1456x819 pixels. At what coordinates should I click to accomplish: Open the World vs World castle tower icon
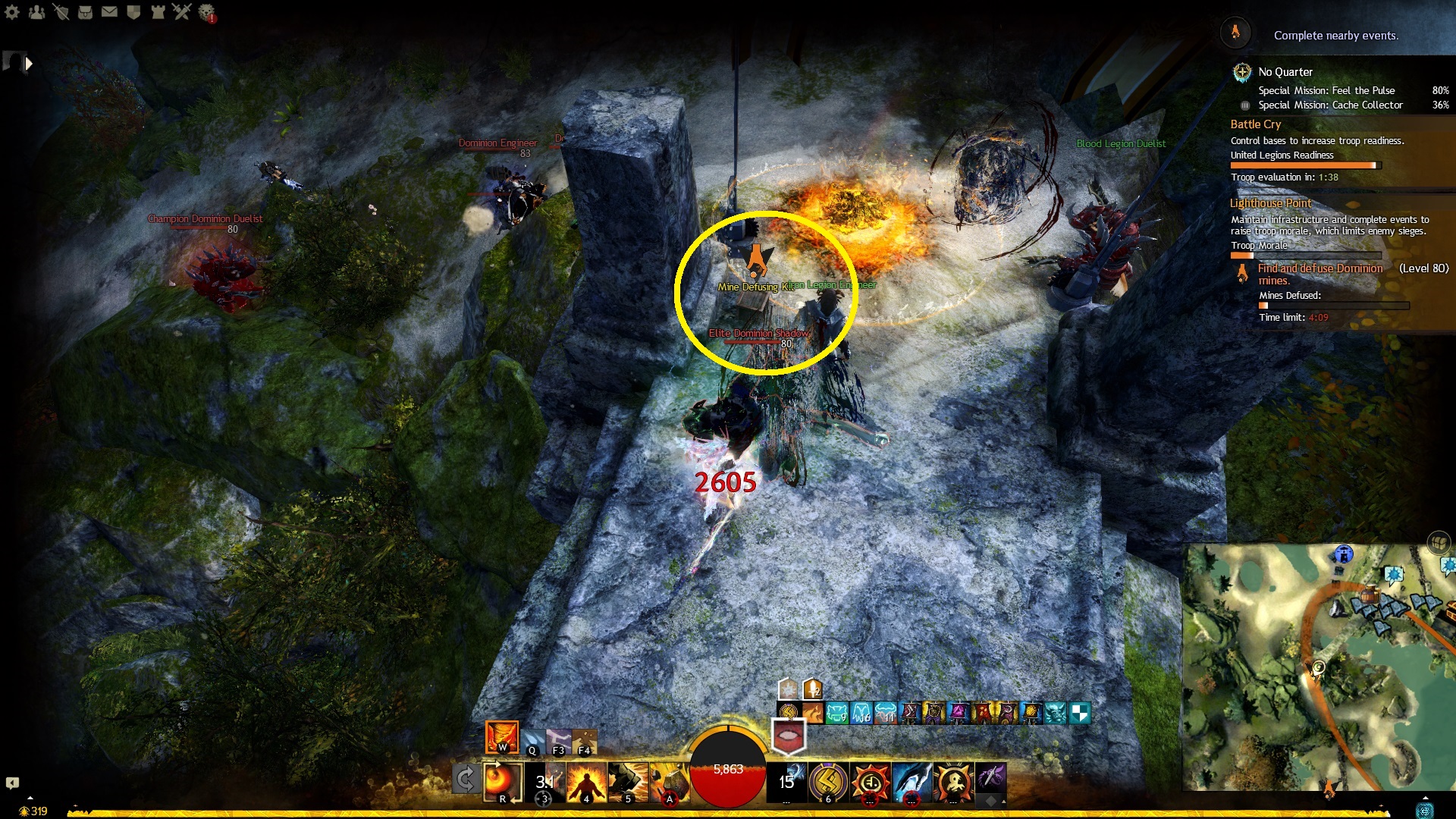click(158, 12)
